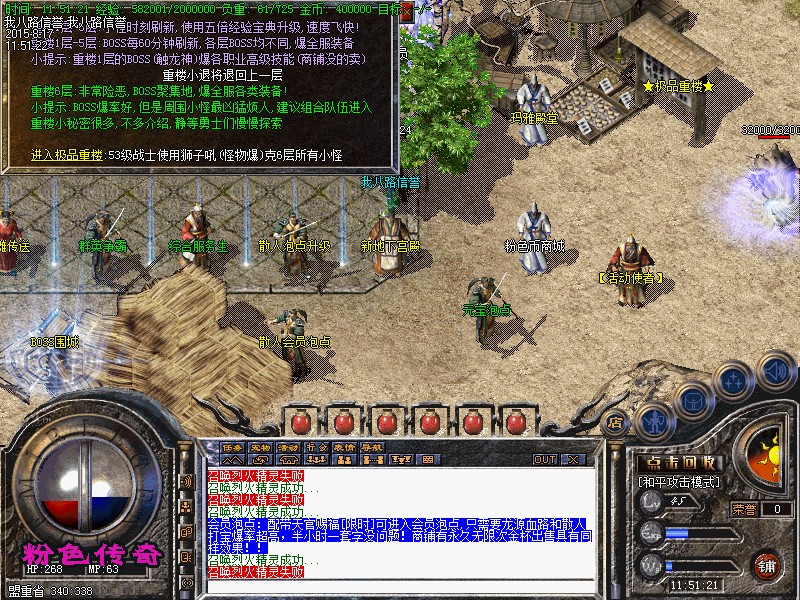800x600 pixels.
Task: Open the 活动 events tab
Action: tap(289, 446)
